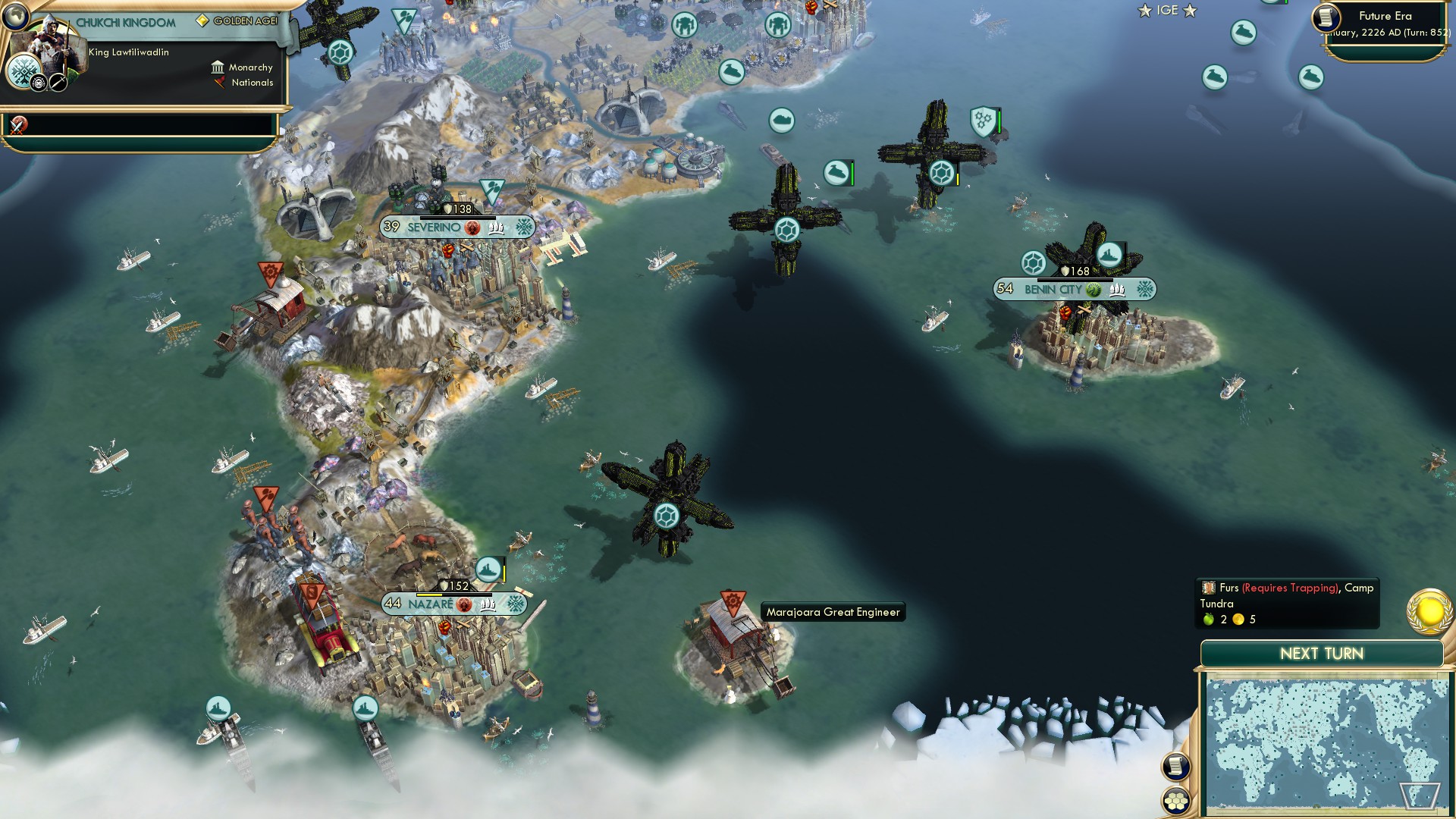The width and height of the screenshot is (1456, 819).
Task: Open the notification log scroll icon
Action: click(x=1175, y=767)
